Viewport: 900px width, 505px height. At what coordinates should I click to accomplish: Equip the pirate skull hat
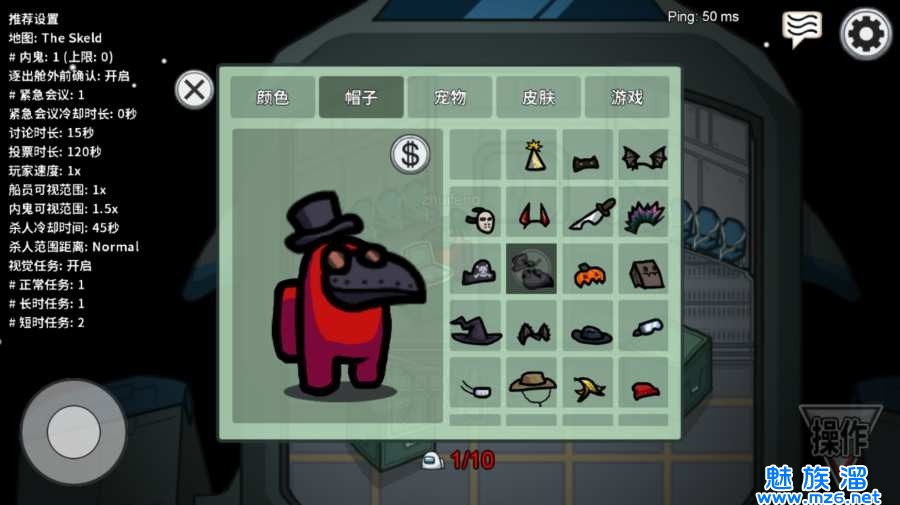476,271
